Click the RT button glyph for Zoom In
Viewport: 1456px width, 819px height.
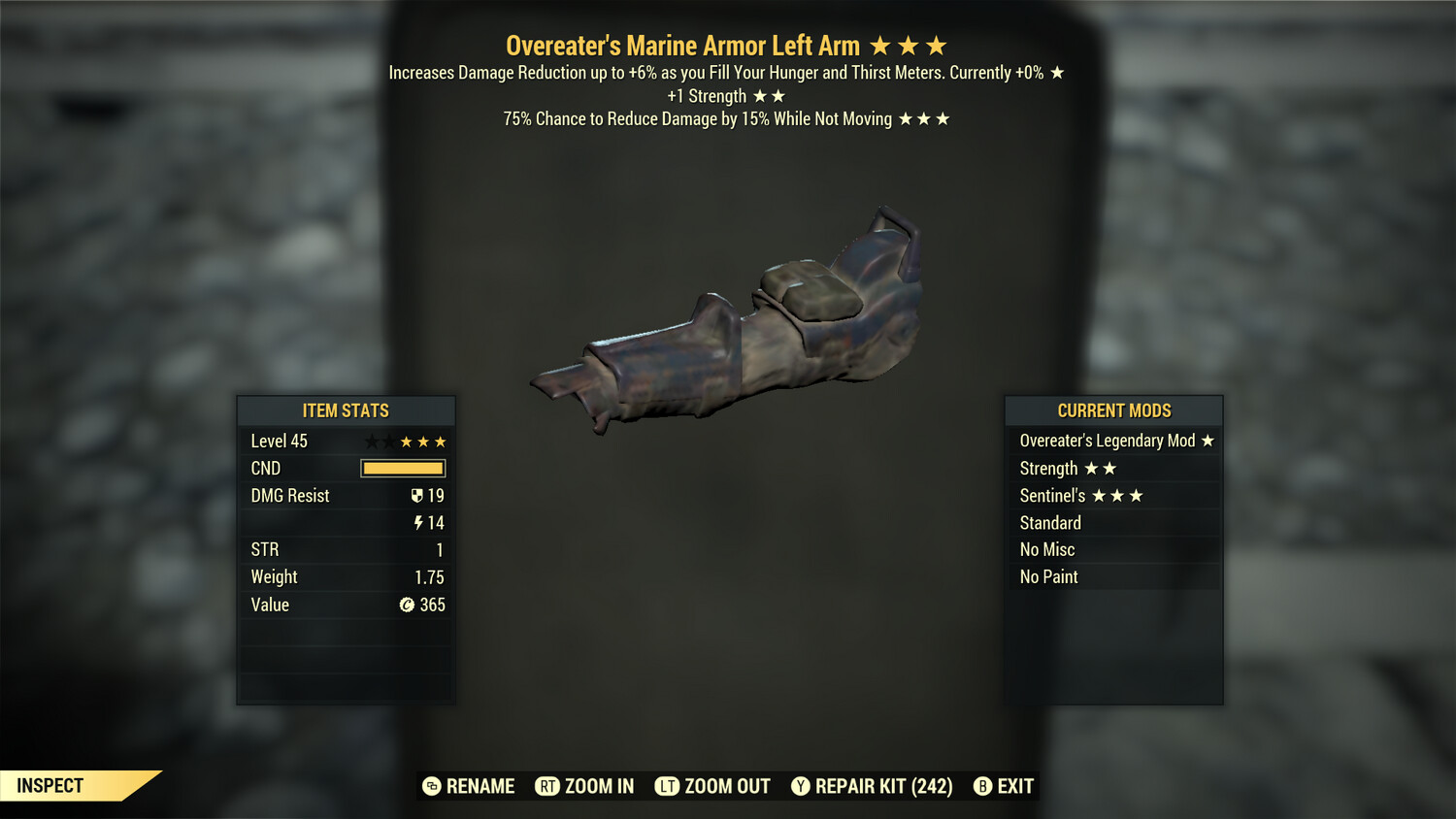(547, 786)
